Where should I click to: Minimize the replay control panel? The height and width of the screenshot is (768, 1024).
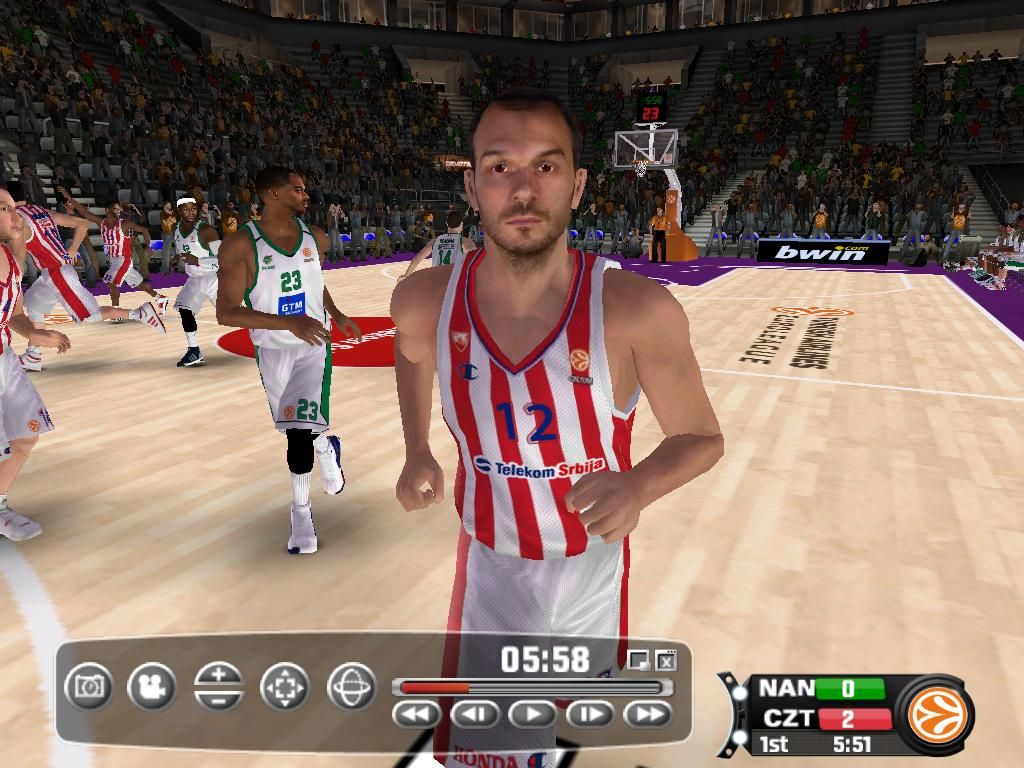click(638, 660)
